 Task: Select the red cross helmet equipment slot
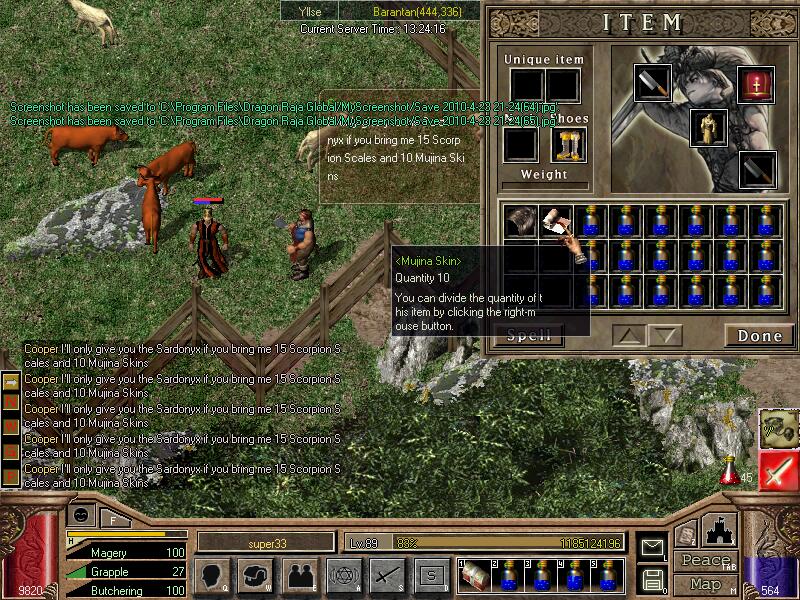coord(755,84)
